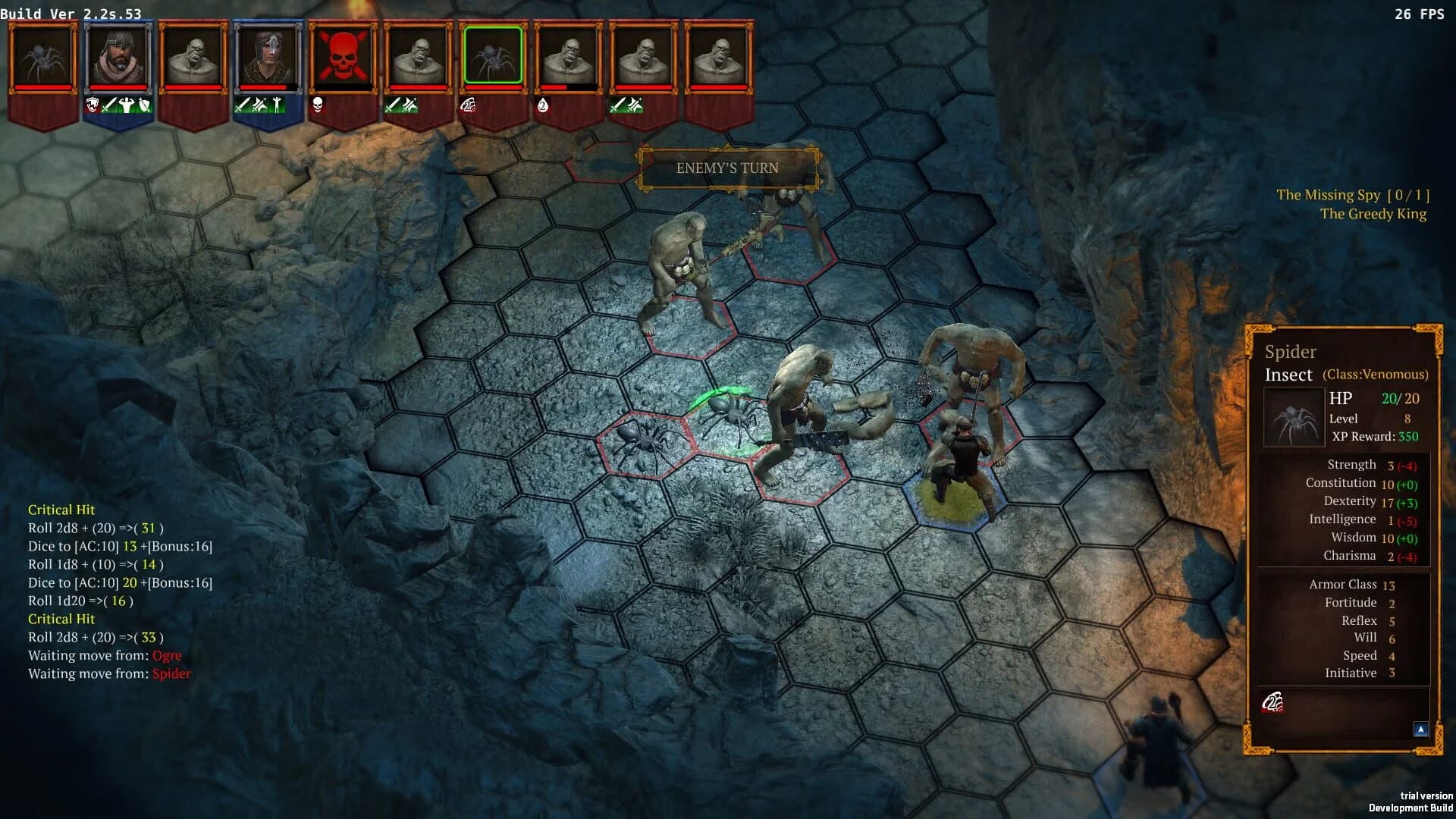Click the red Ogre link in the waiting move log
The height and width of the screenshot is (819, 1456).
166,655
